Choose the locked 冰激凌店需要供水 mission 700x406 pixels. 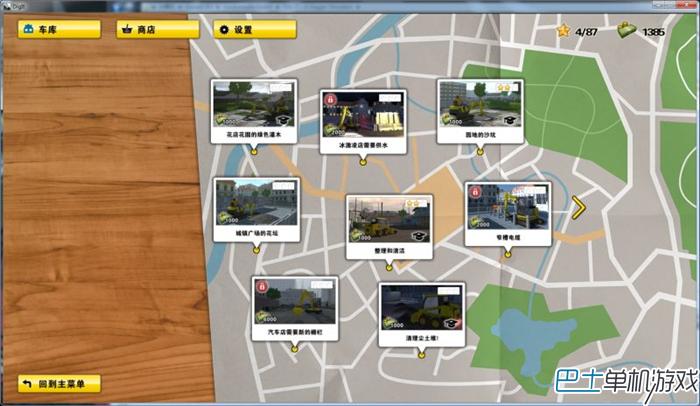click(361, 120)
